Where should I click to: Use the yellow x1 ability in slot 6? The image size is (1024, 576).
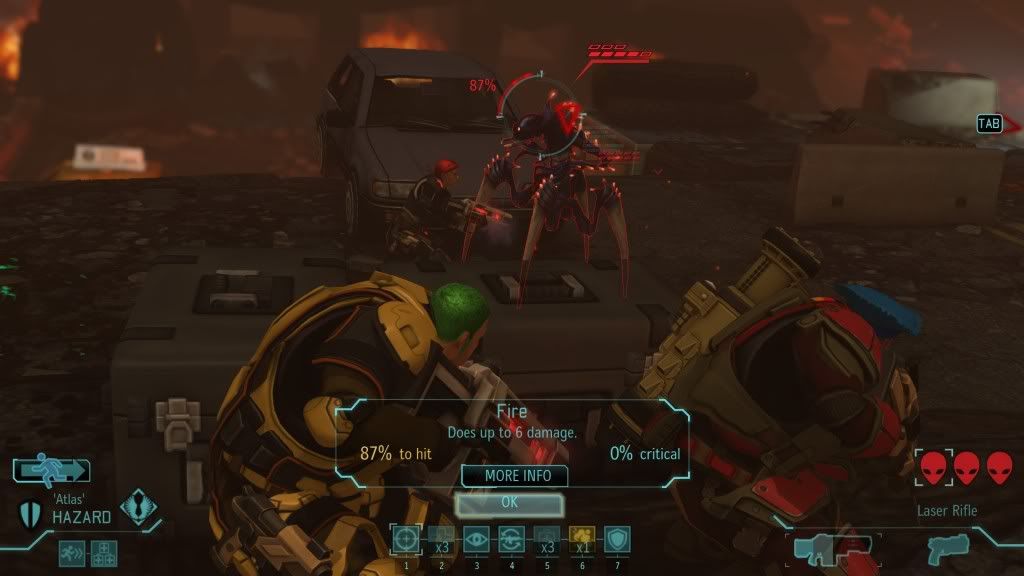[582, 540]
